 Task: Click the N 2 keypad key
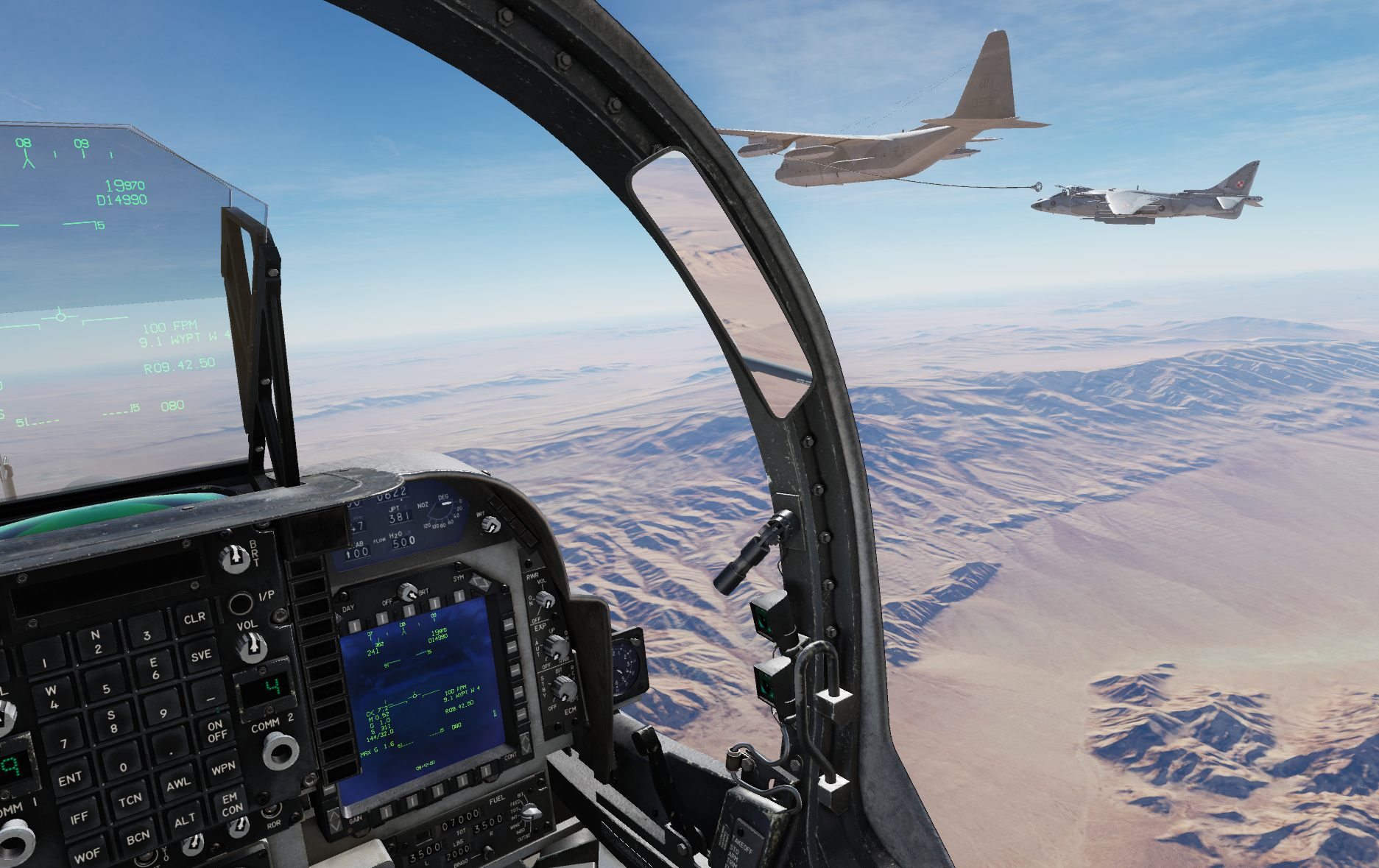(x=97, y=641)
